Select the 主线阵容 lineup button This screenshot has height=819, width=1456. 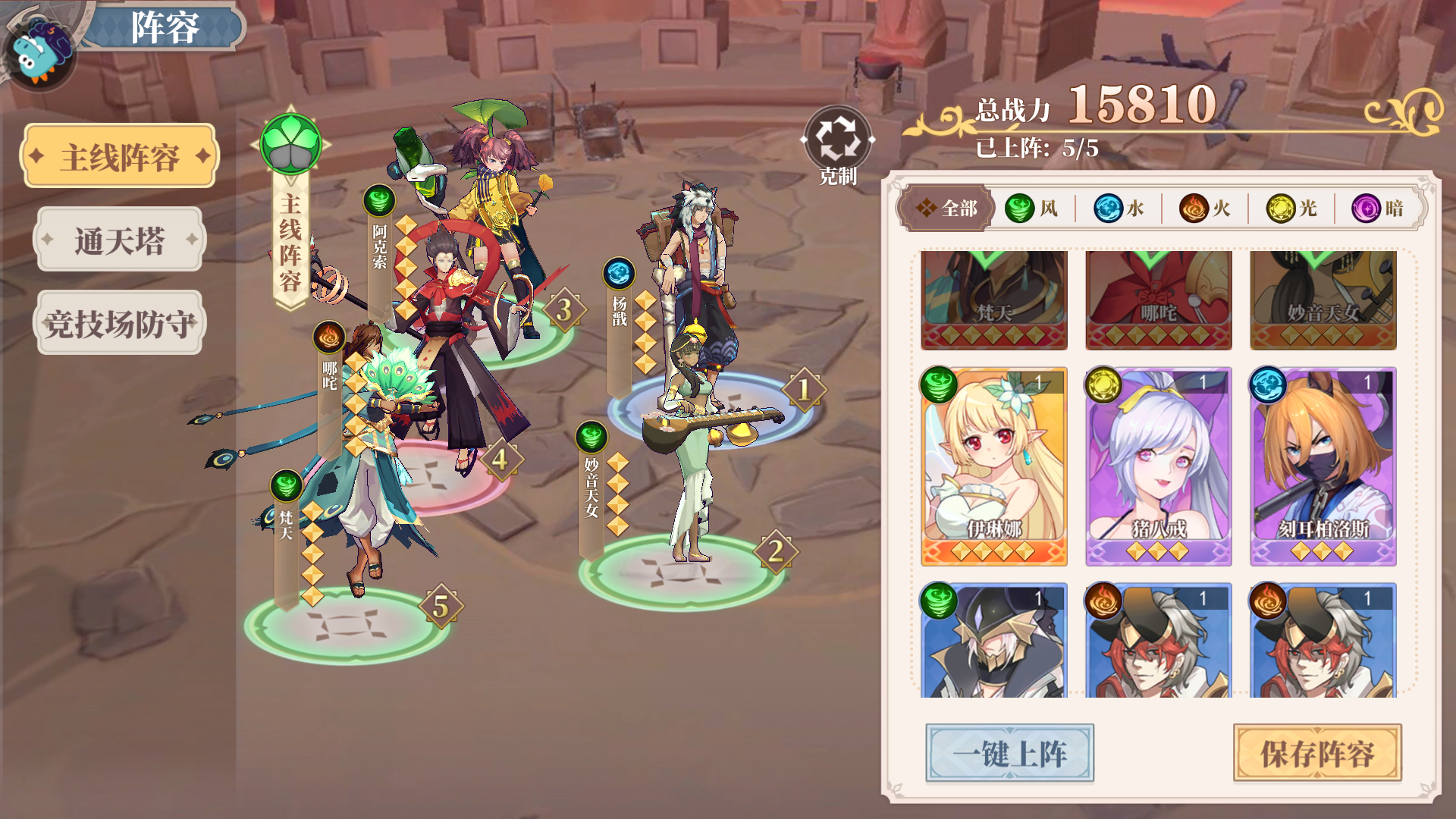[120, 157]
